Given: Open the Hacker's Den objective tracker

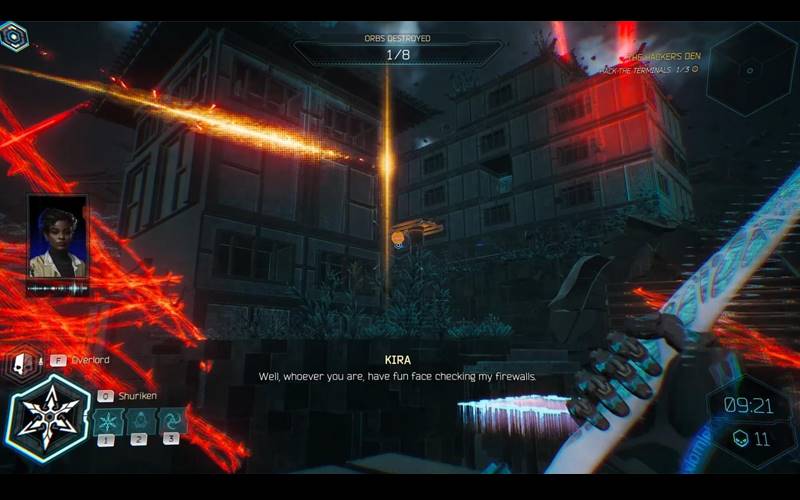Looking at the screenshot, I should pos(652,62).
